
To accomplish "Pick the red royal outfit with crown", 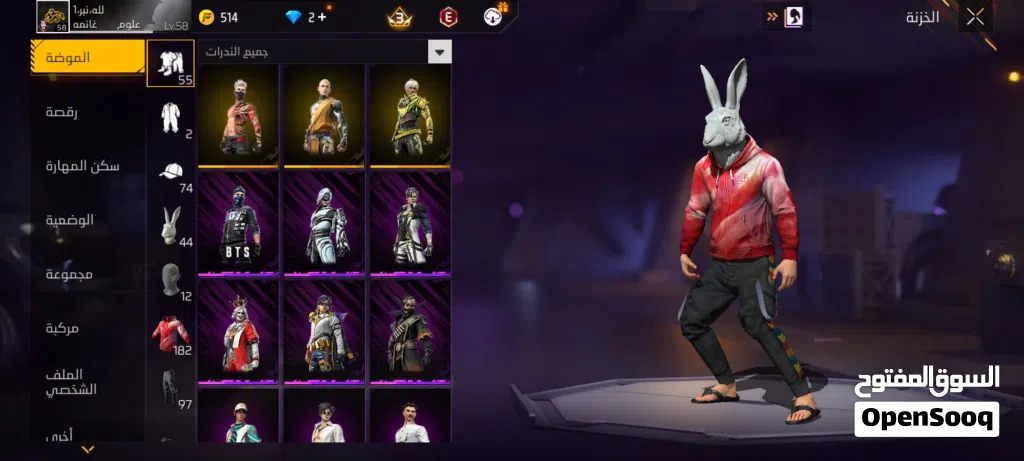I will [x=238, y=332].
